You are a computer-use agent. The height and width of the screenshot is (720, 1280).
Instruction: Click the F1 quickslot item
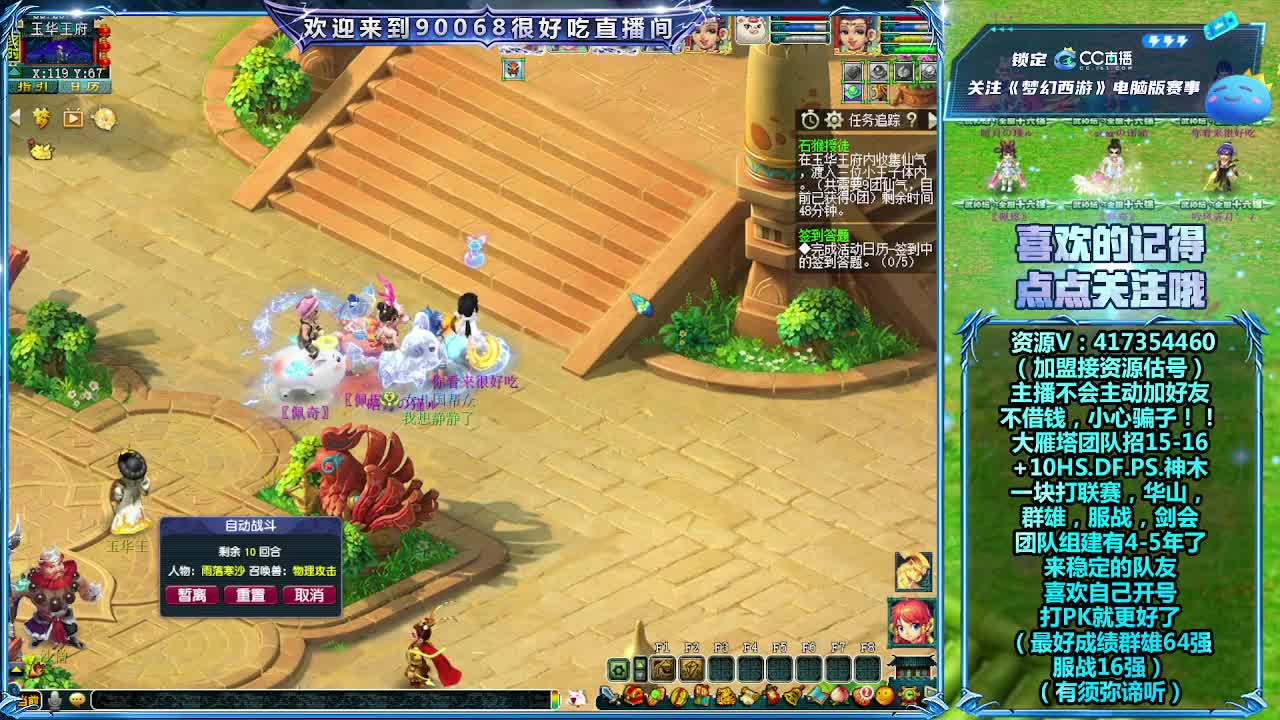662,669
